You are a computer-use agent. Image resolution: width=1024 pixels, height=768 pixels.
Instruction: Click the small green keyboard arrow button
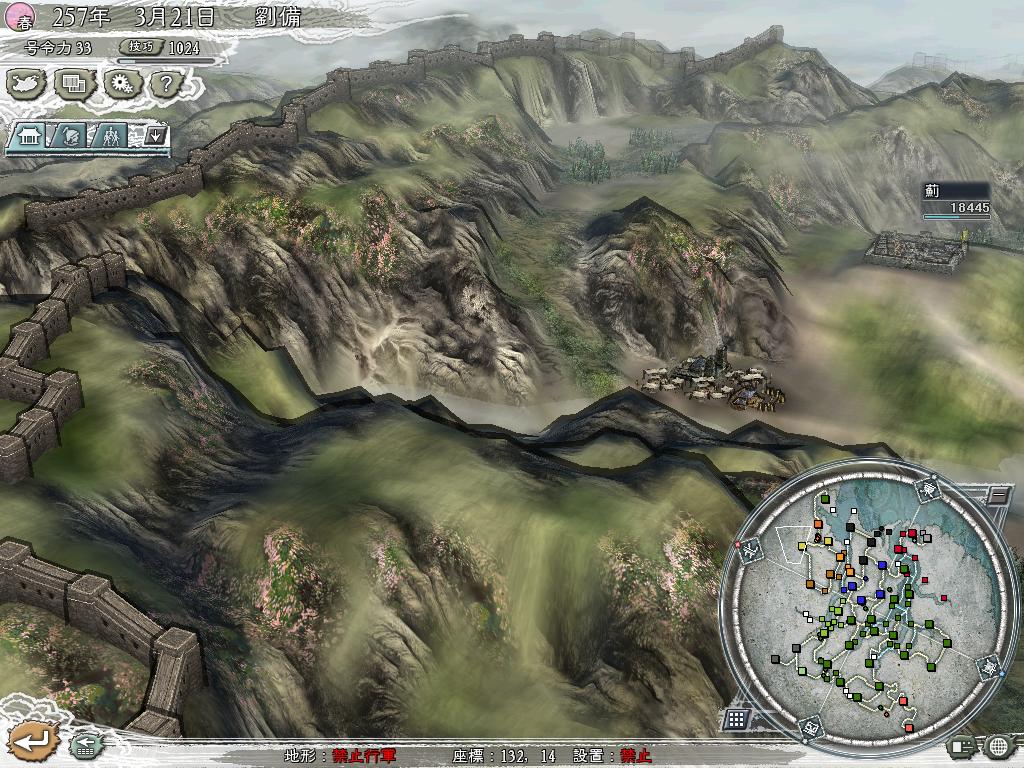click(x=85, y=744)
